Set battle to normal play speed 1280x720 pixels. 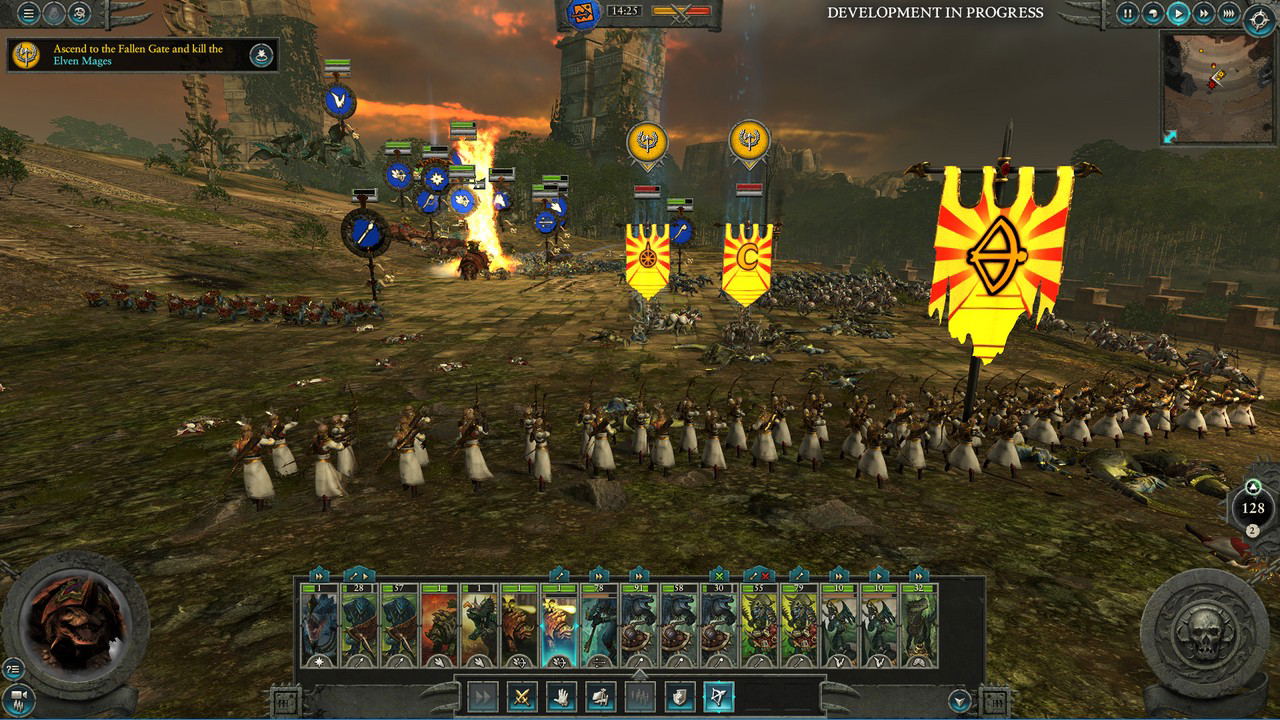(x=1179, y=13)
